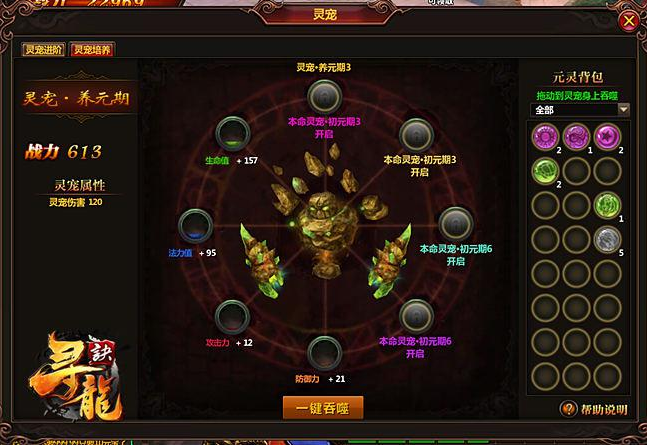
Task: Pick the green orb with count 2
Action: [x=545, y=170]
